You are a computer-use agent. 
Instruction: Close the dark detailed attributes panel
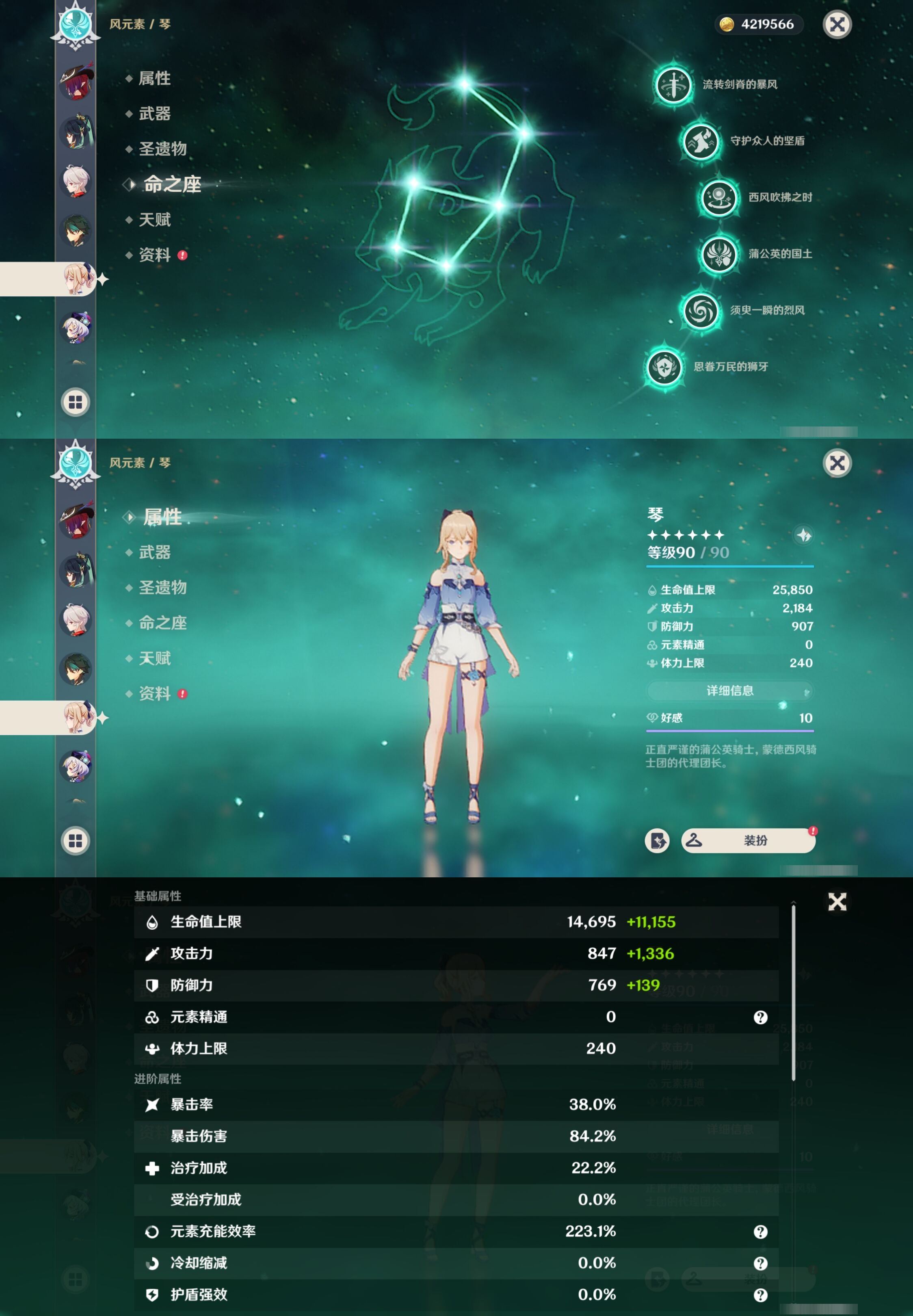click(x=837, y=902)
